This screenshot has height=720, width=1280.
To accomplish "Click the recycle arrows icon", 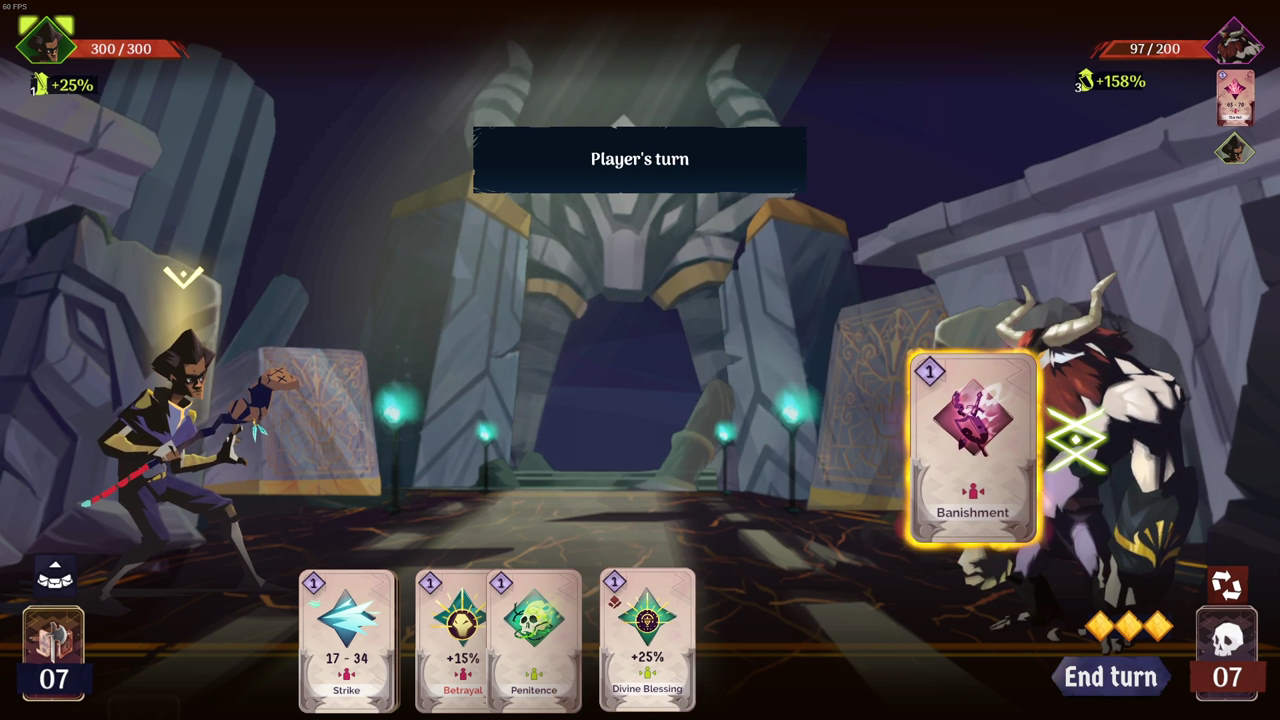I will click(x=1226, y=585).
